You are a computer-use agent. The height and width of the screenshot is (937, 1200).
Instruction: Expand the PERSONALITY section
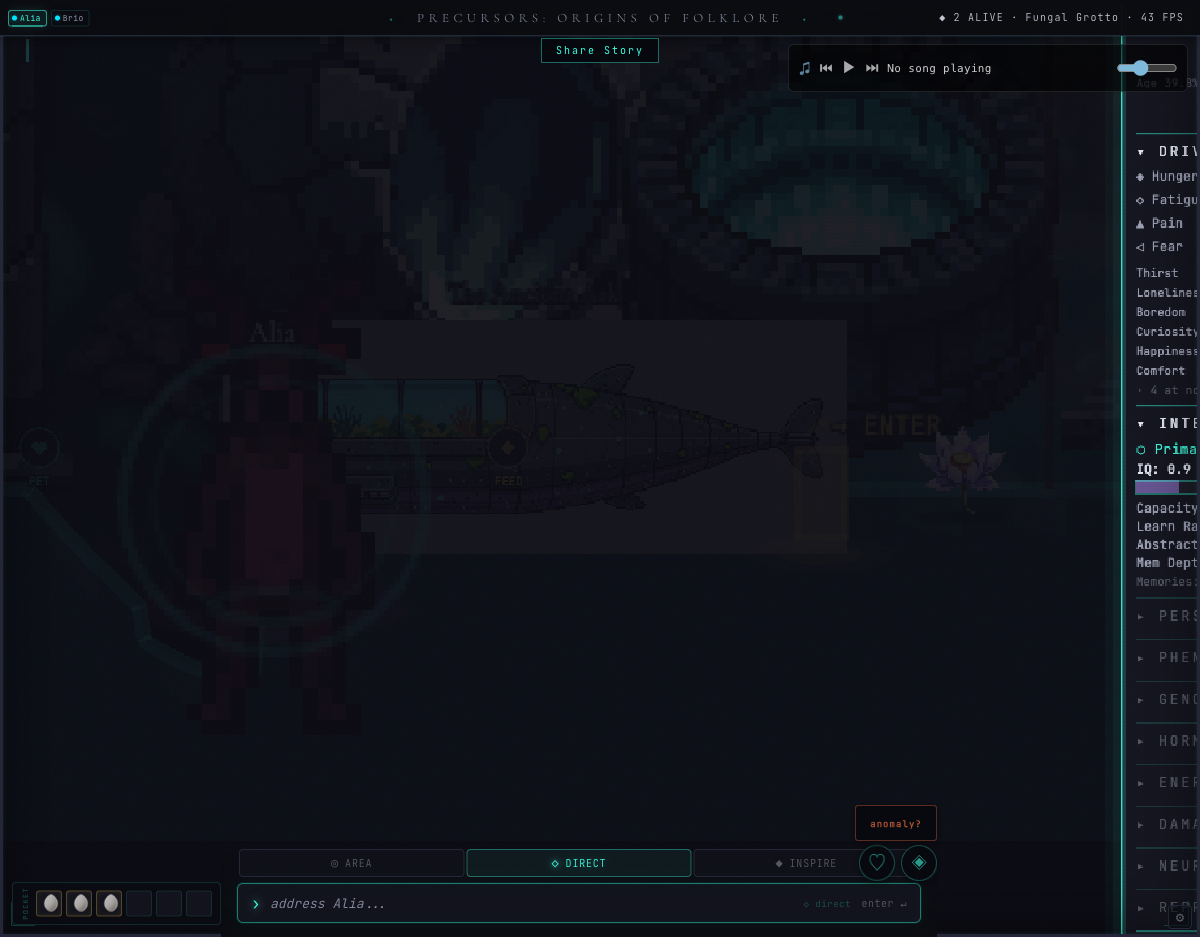pyautogui.click(x=1166, y=616)
